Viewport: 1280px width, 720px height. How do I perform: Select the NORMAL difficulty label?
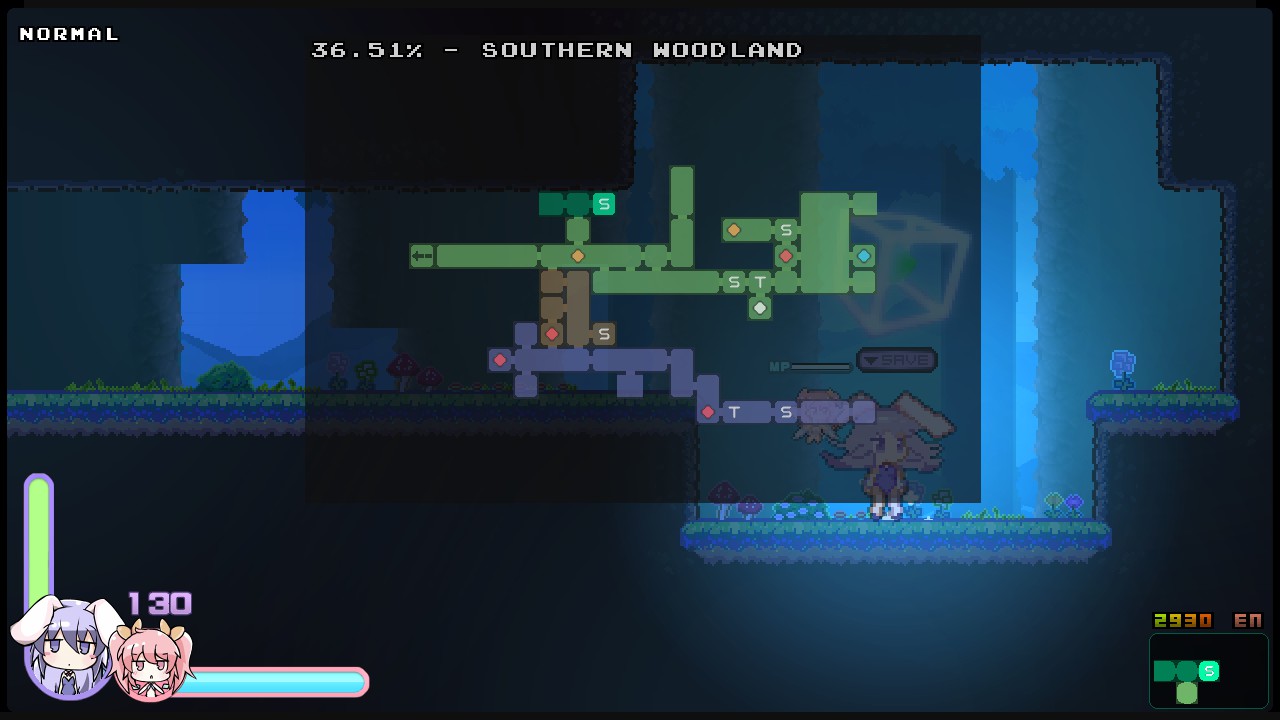tap(68, 33)
